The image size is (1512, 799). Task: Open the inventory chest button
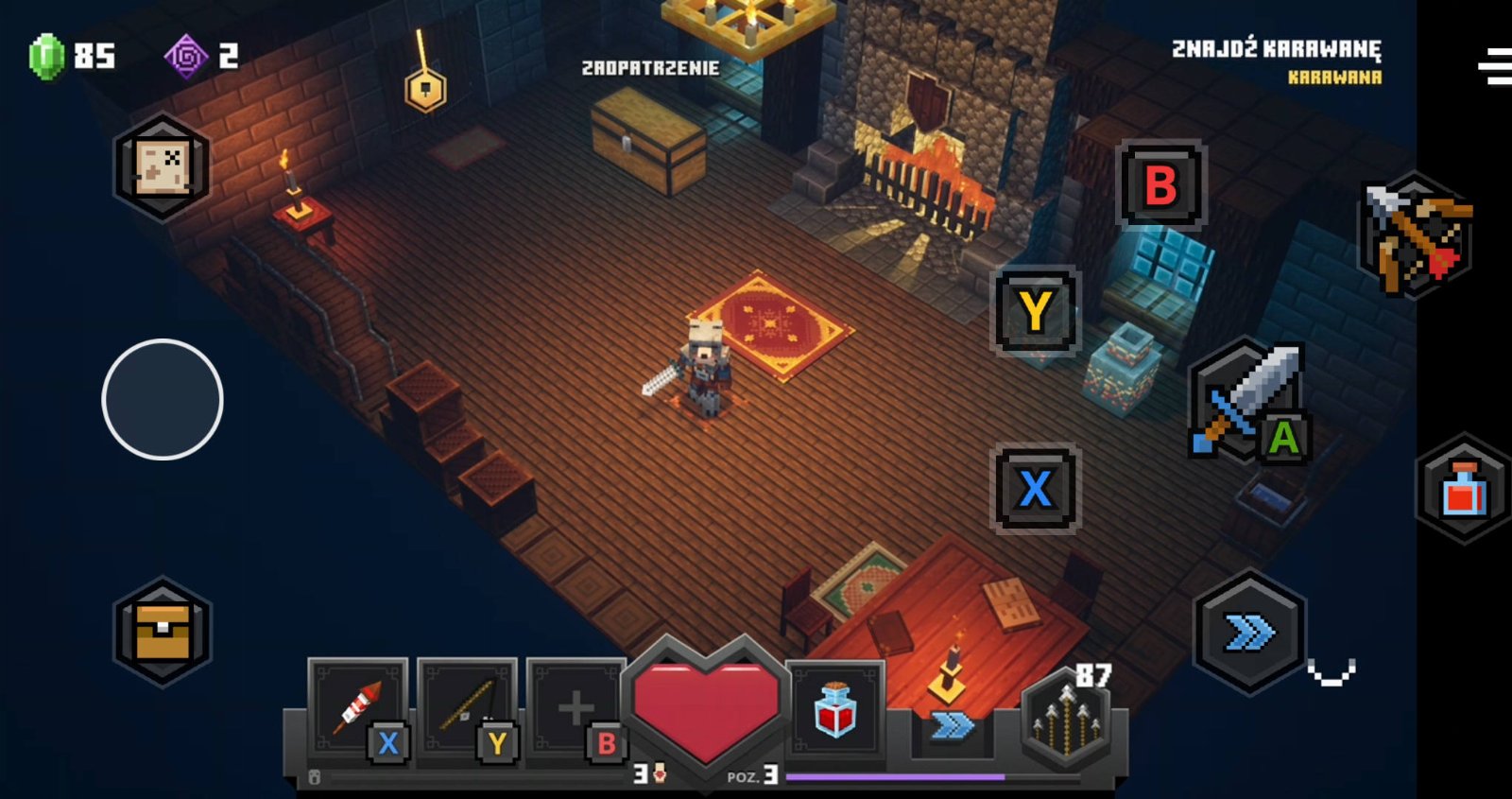(163, 631)
